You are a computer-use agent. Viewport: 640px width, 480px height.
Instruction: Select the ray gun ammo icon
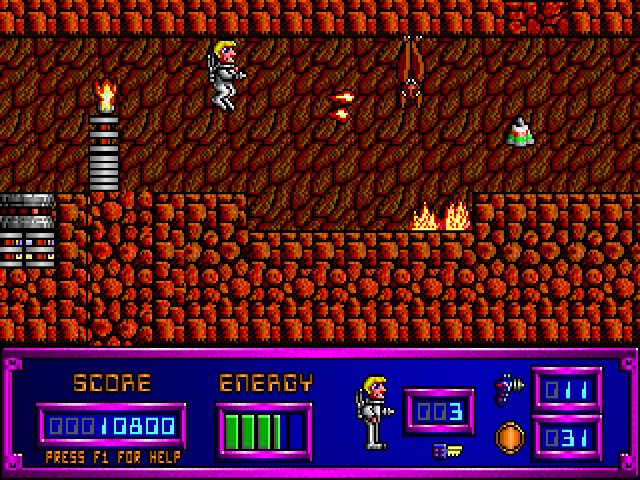point(507,387)
